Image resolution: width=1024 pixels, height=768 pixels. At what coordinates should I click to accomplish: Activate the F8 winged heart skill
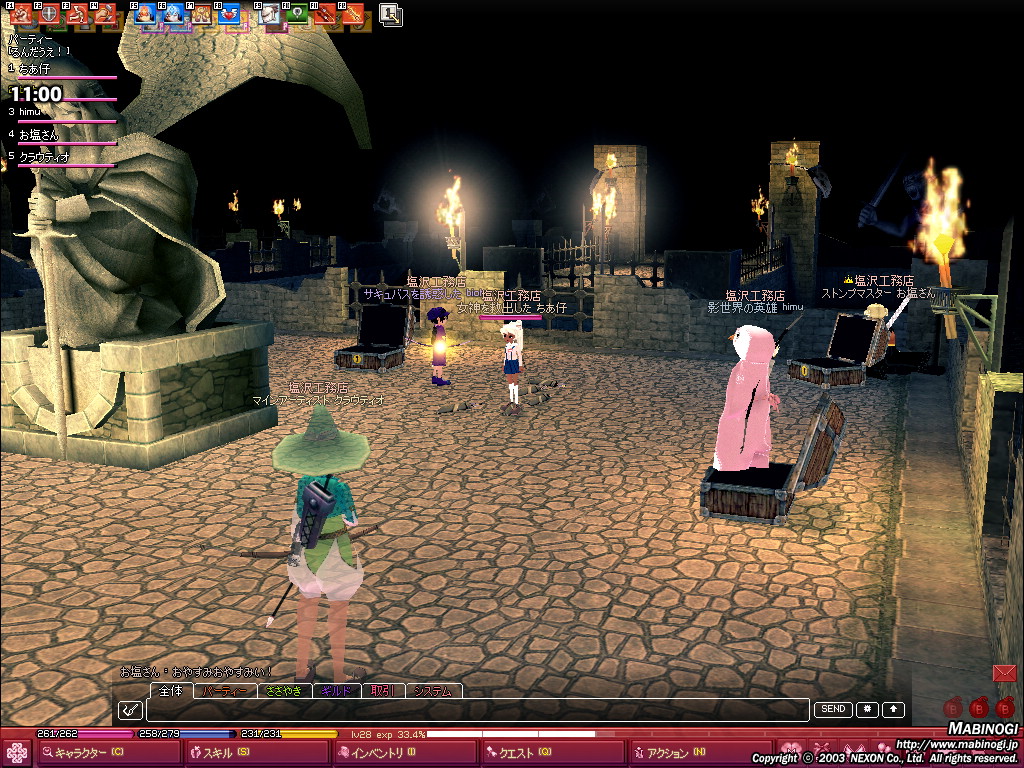pyautogui.click(x=229, y=14)
